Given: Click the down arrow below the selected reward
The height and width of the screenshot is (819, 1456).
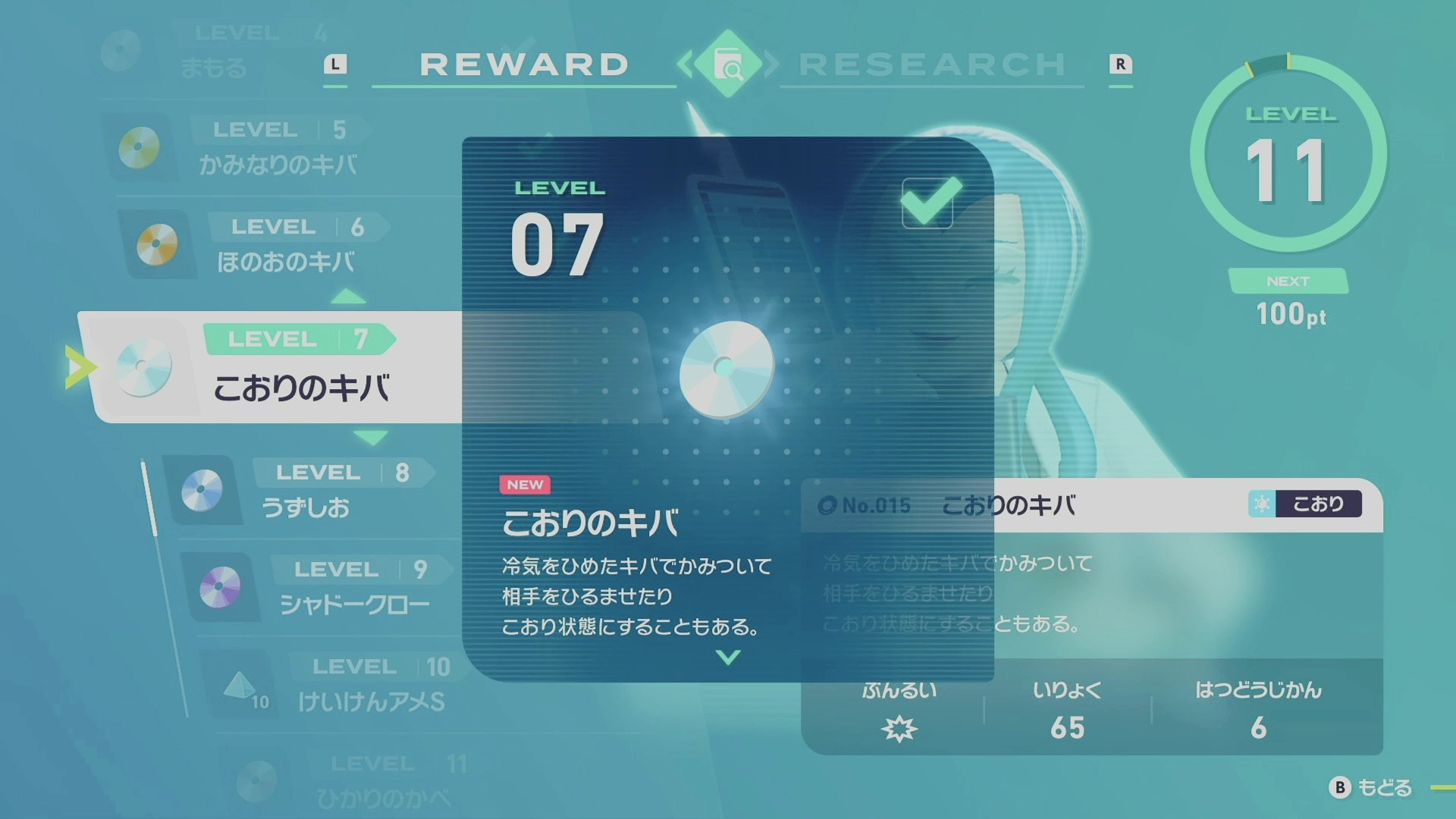Looking at the screenshot, I should 371,438.
